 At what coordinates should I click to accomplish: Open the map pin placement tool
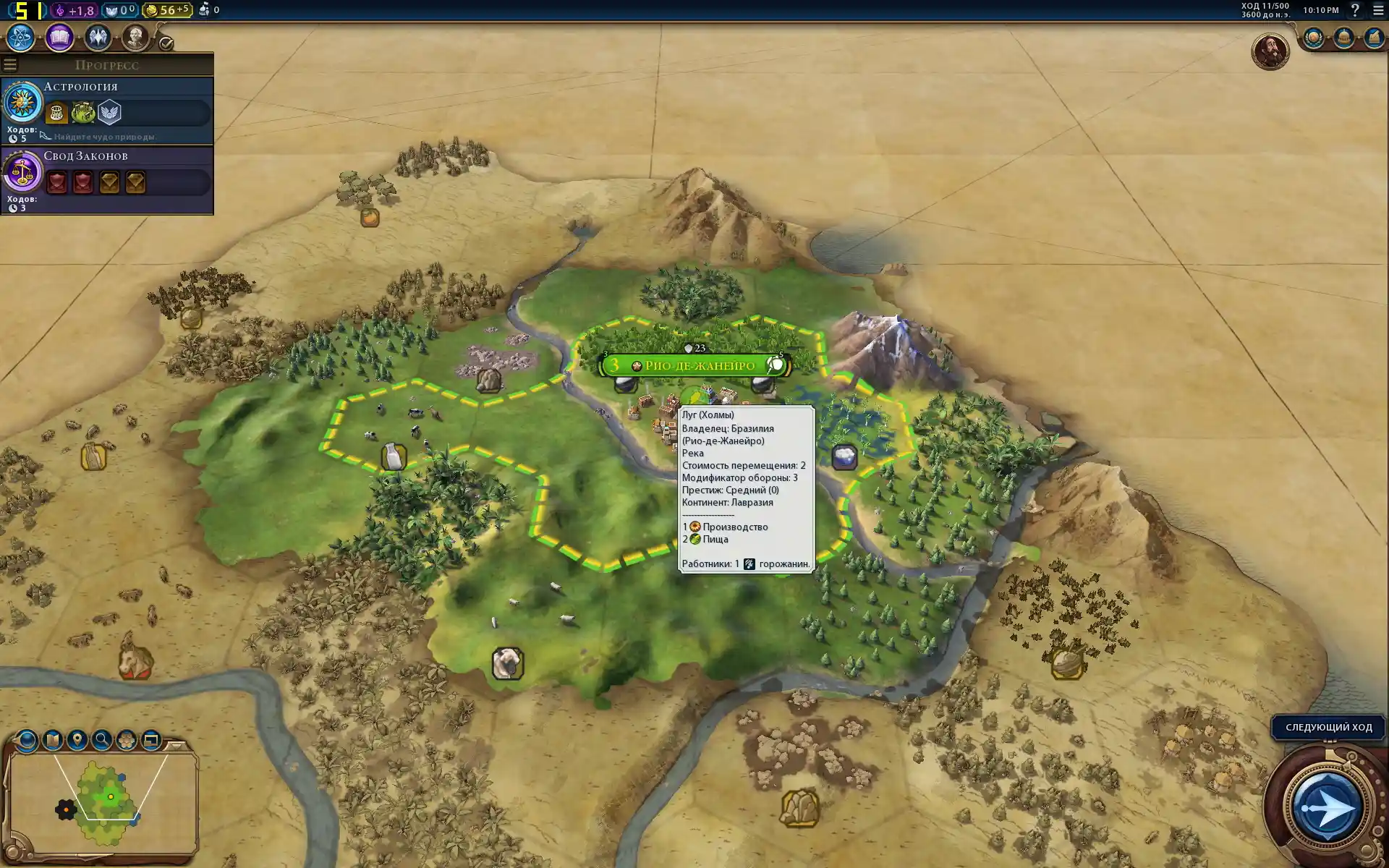[77, 740]
